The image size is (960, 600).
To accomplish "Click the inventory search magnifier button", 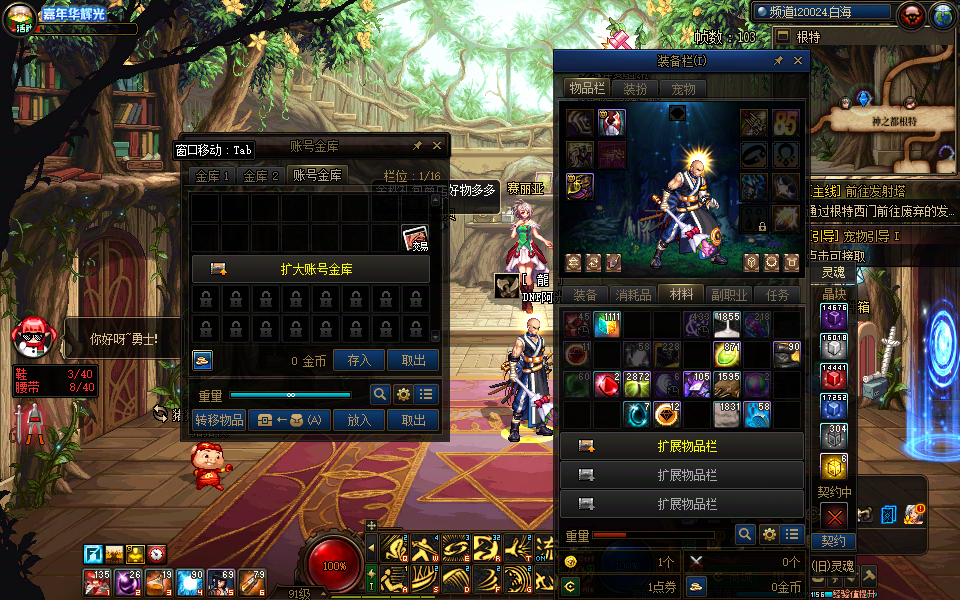I will pyautogui.click(x=744, y=535).
